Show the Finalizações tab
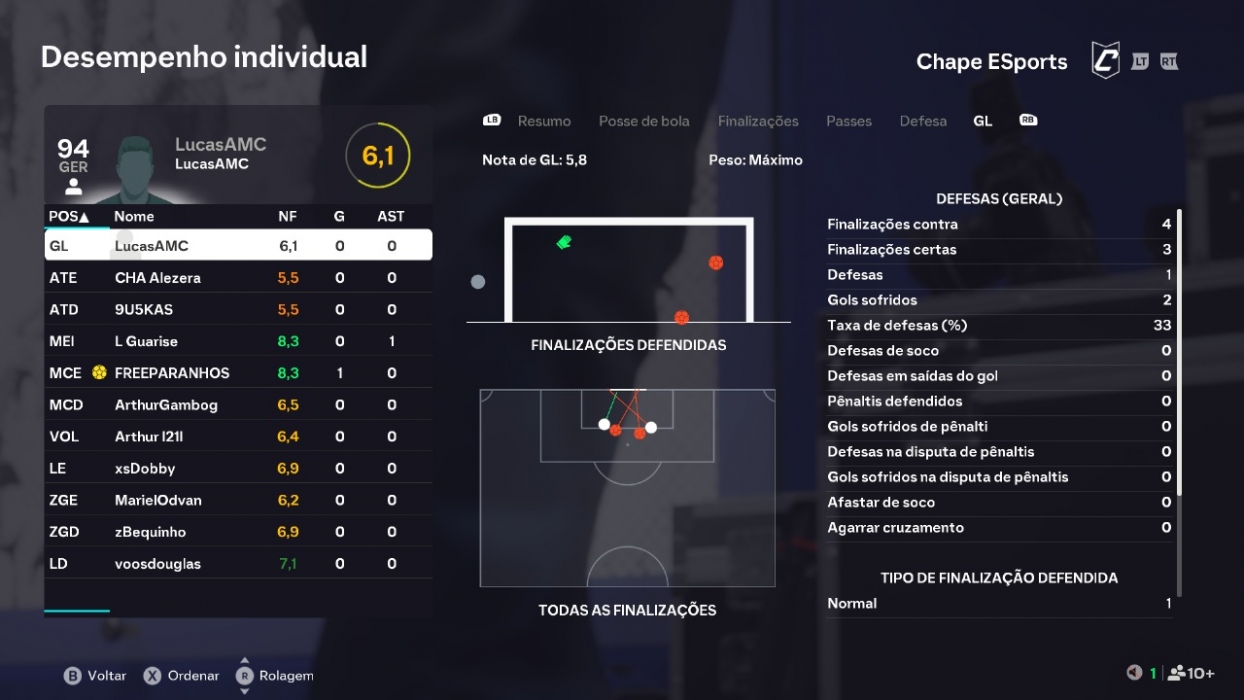 coord(758,121)
